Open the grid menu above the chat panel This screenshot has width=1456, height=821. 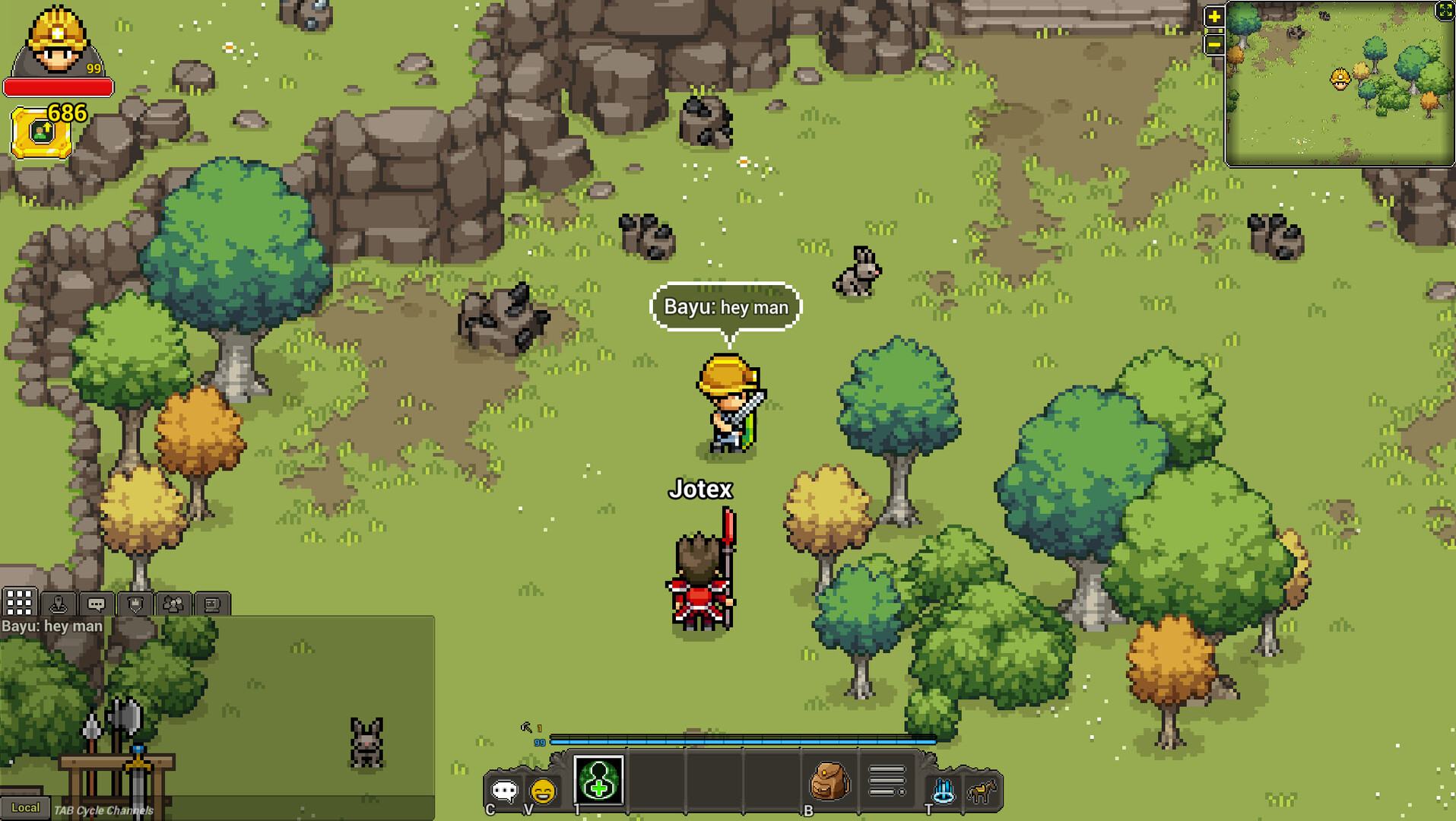coord(20,603)
